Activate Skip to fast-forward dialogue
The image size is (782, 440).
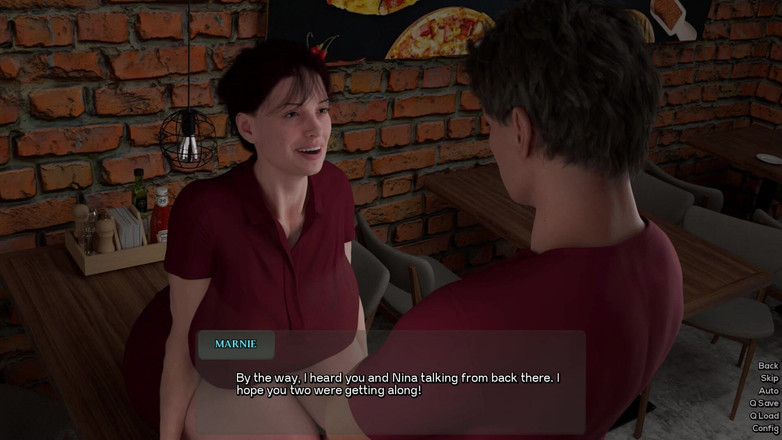click(x=768, y=378)
